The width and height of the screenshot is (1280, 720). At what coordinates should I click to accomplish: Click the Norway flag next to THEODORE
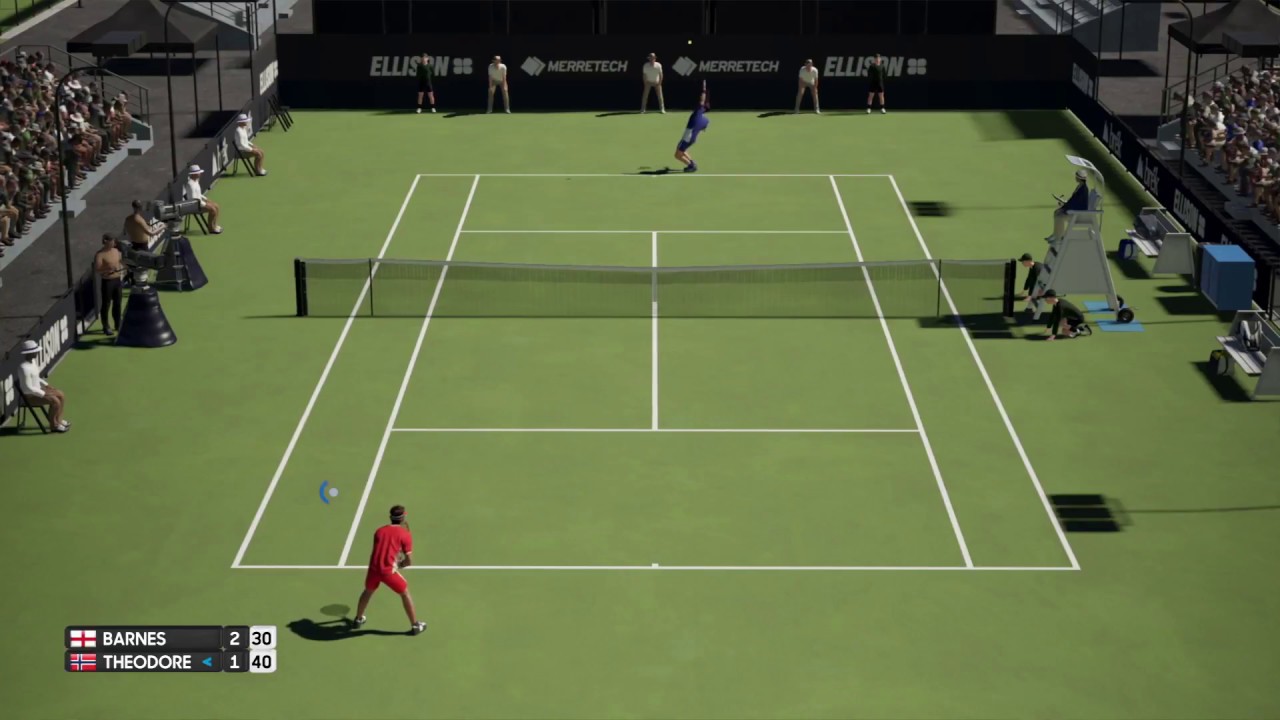click(83, 662)
